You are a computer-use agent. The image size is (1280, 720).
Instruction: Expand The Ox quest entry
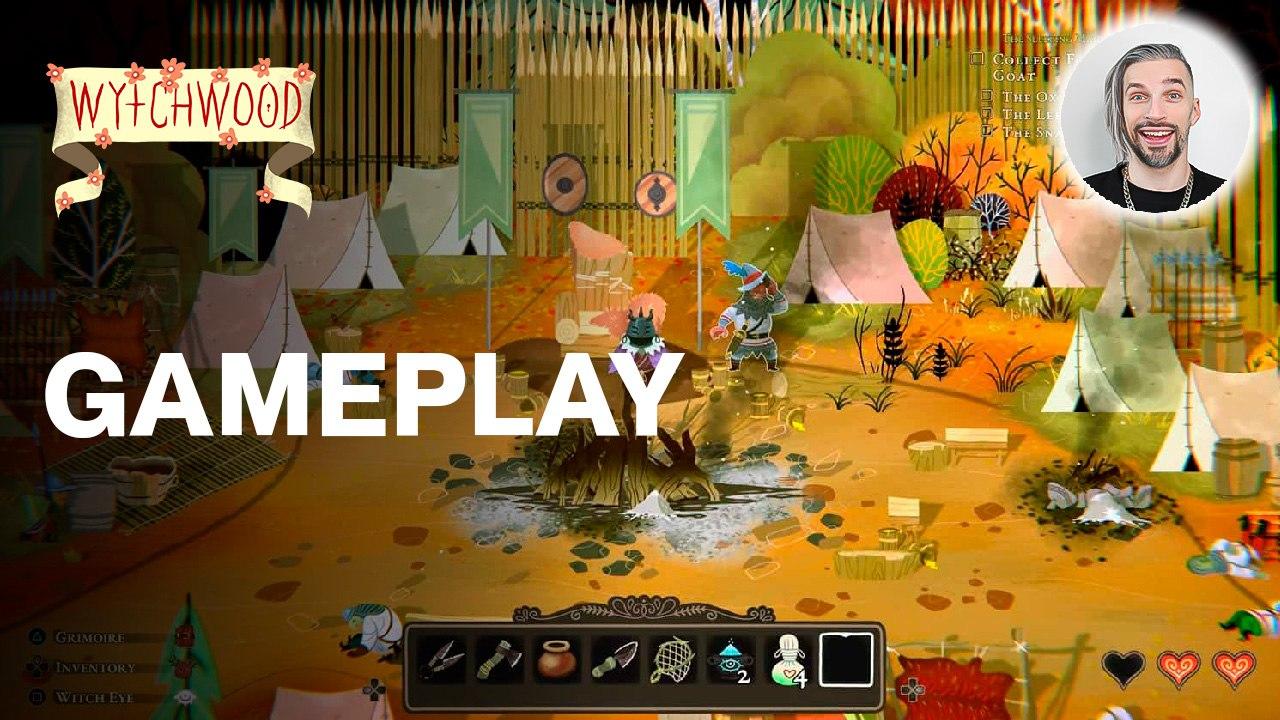click(1028, 95)
